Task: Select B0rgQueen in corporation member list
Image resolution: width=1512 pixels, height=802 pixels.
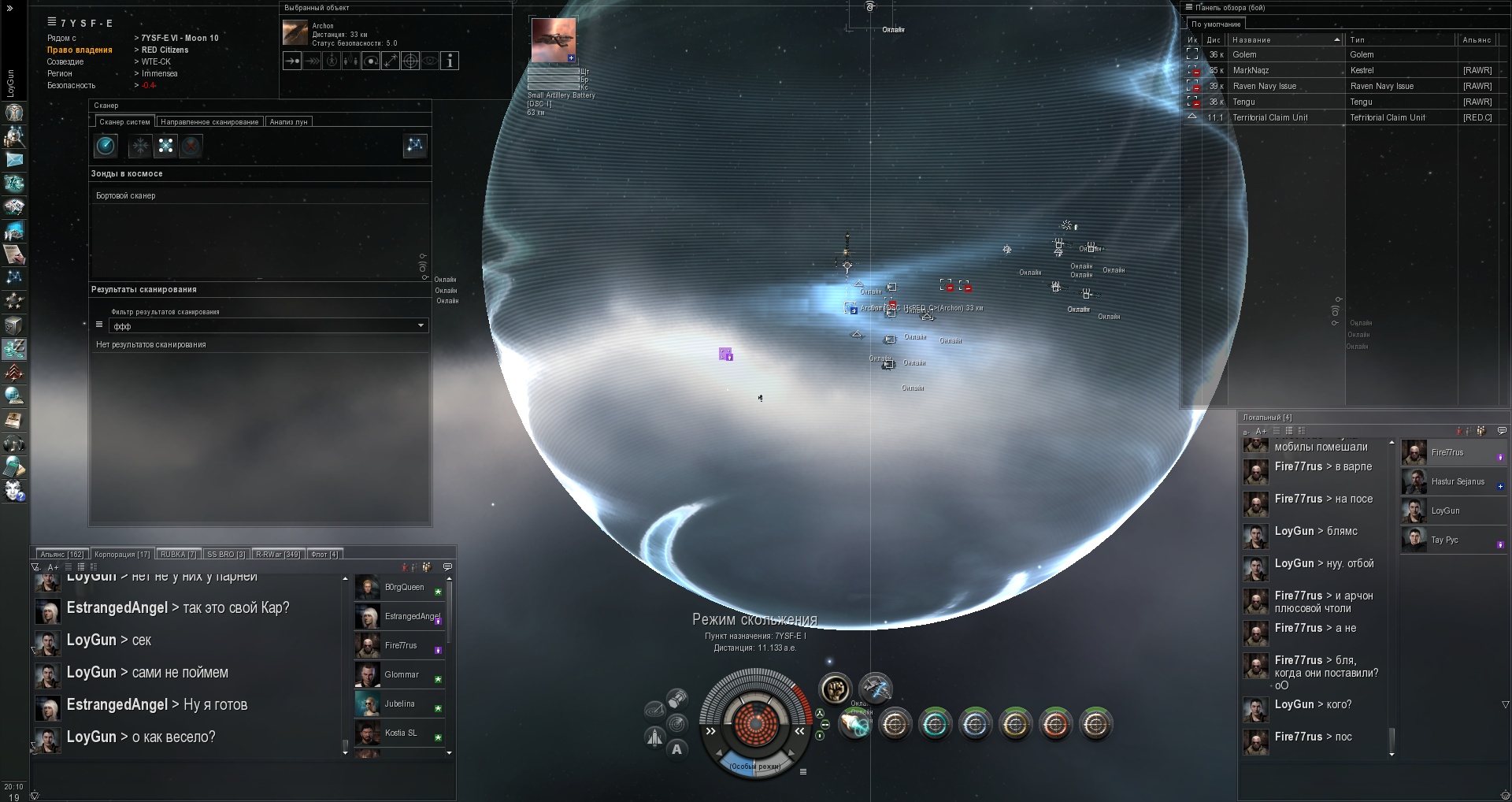Action: pyautogui.click(x=403, y=588)
